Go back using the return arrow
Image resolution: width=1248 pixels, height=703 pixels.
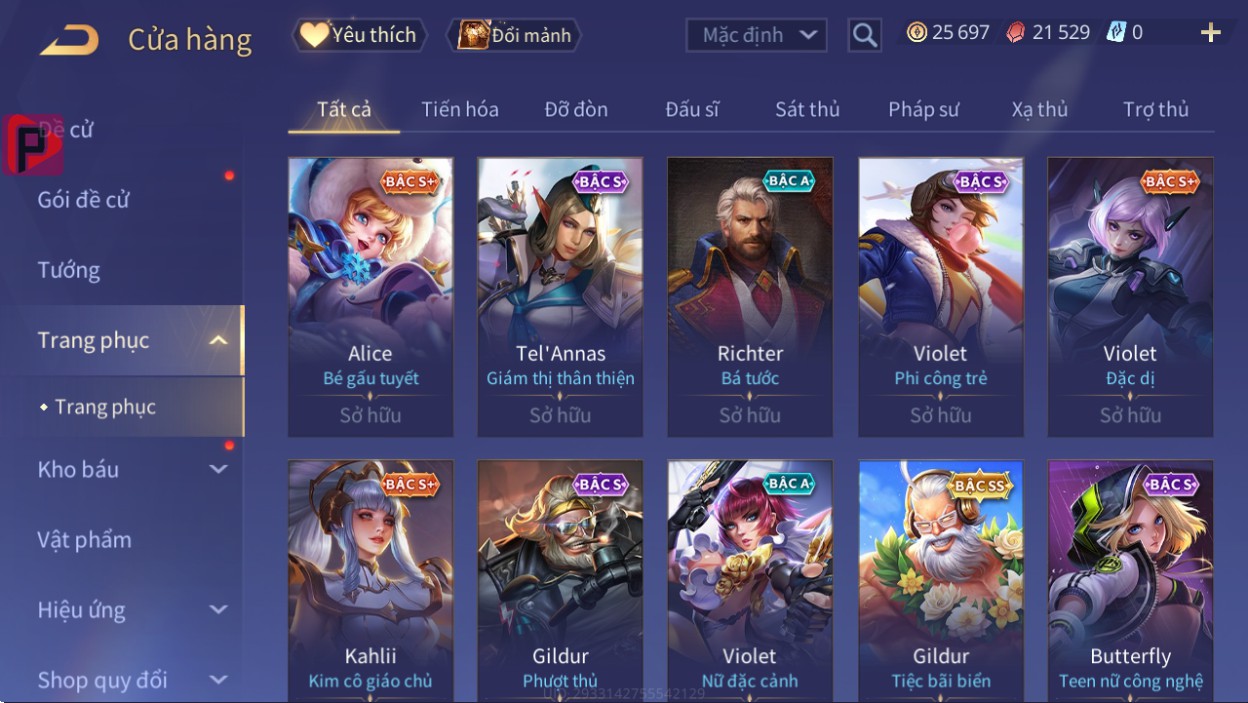69,40
